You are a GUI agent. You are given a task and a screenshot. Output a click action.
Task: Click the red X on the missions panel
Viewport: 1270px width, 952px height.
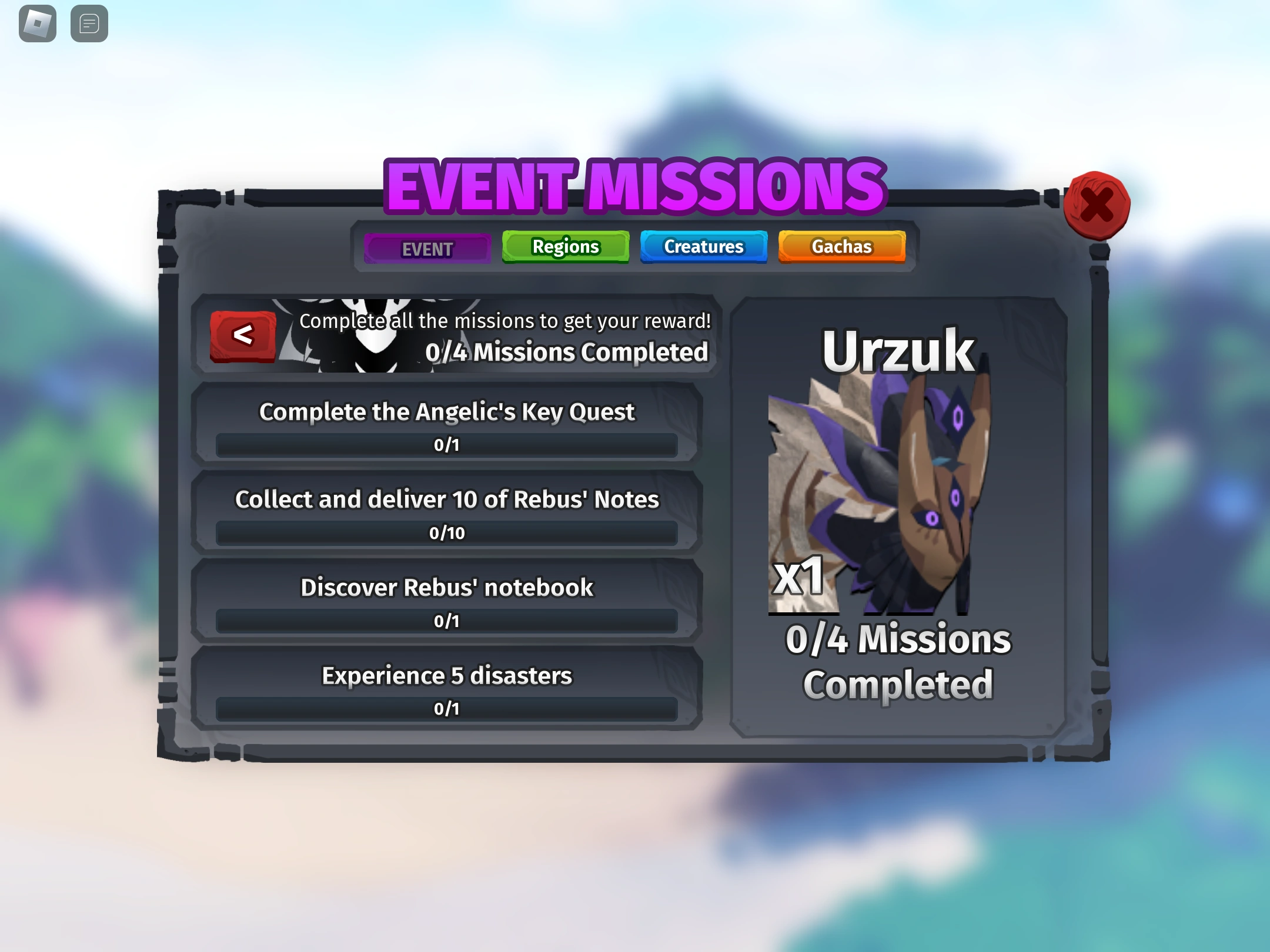[x=1098, y=204]
